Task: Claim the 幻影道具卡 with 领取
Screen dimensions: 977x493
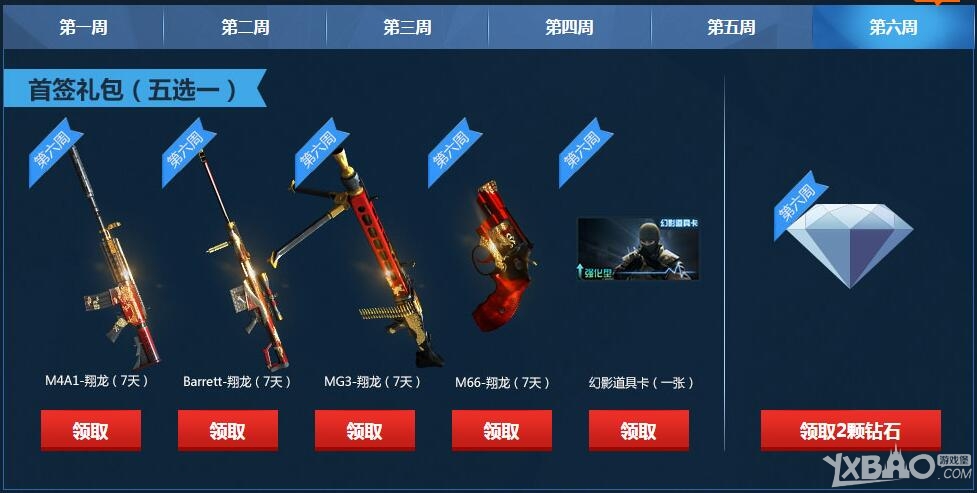Action: [639, 431]
